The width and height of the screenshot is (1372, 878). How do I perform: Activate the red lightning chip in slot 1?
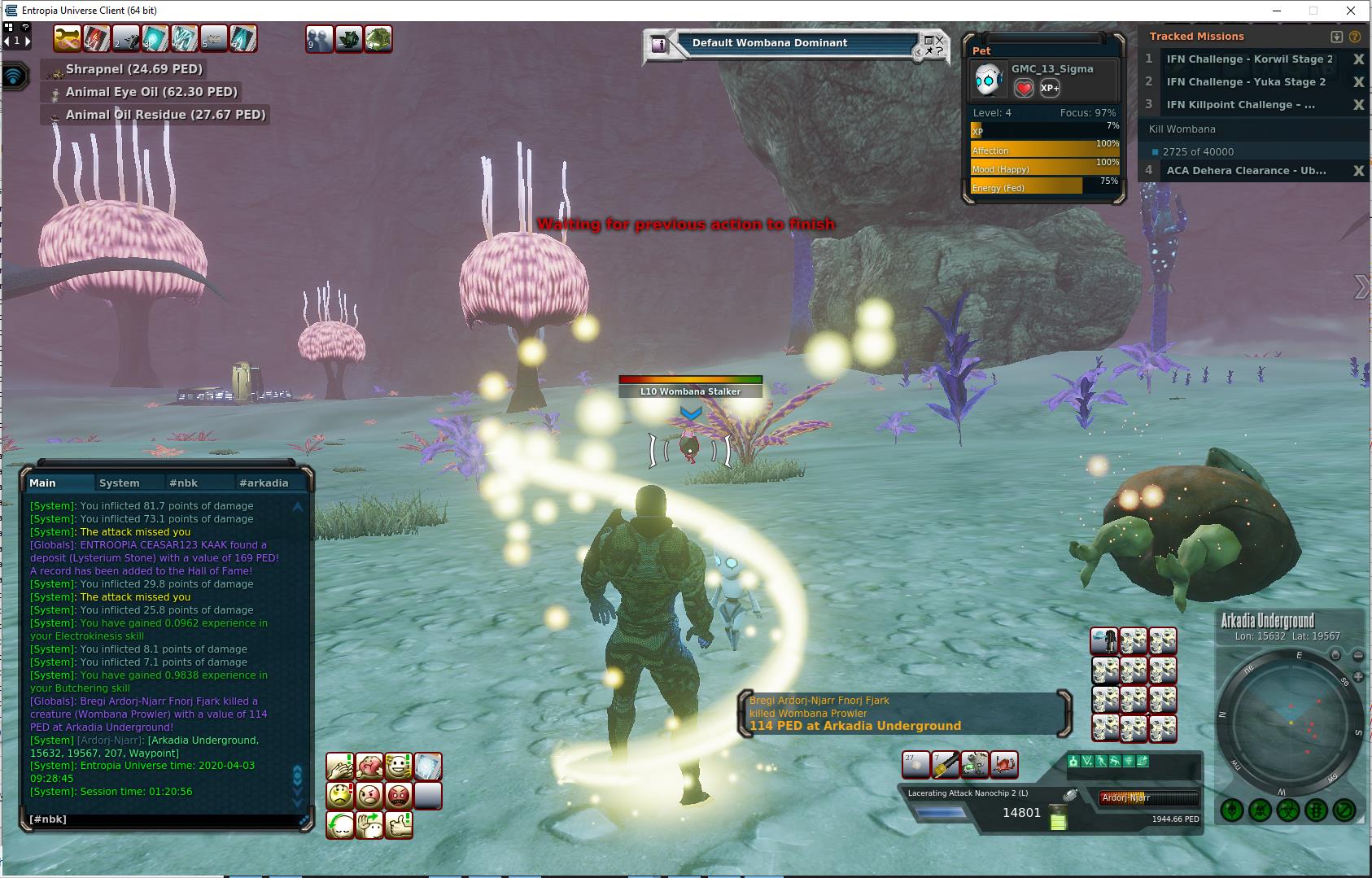96,38
